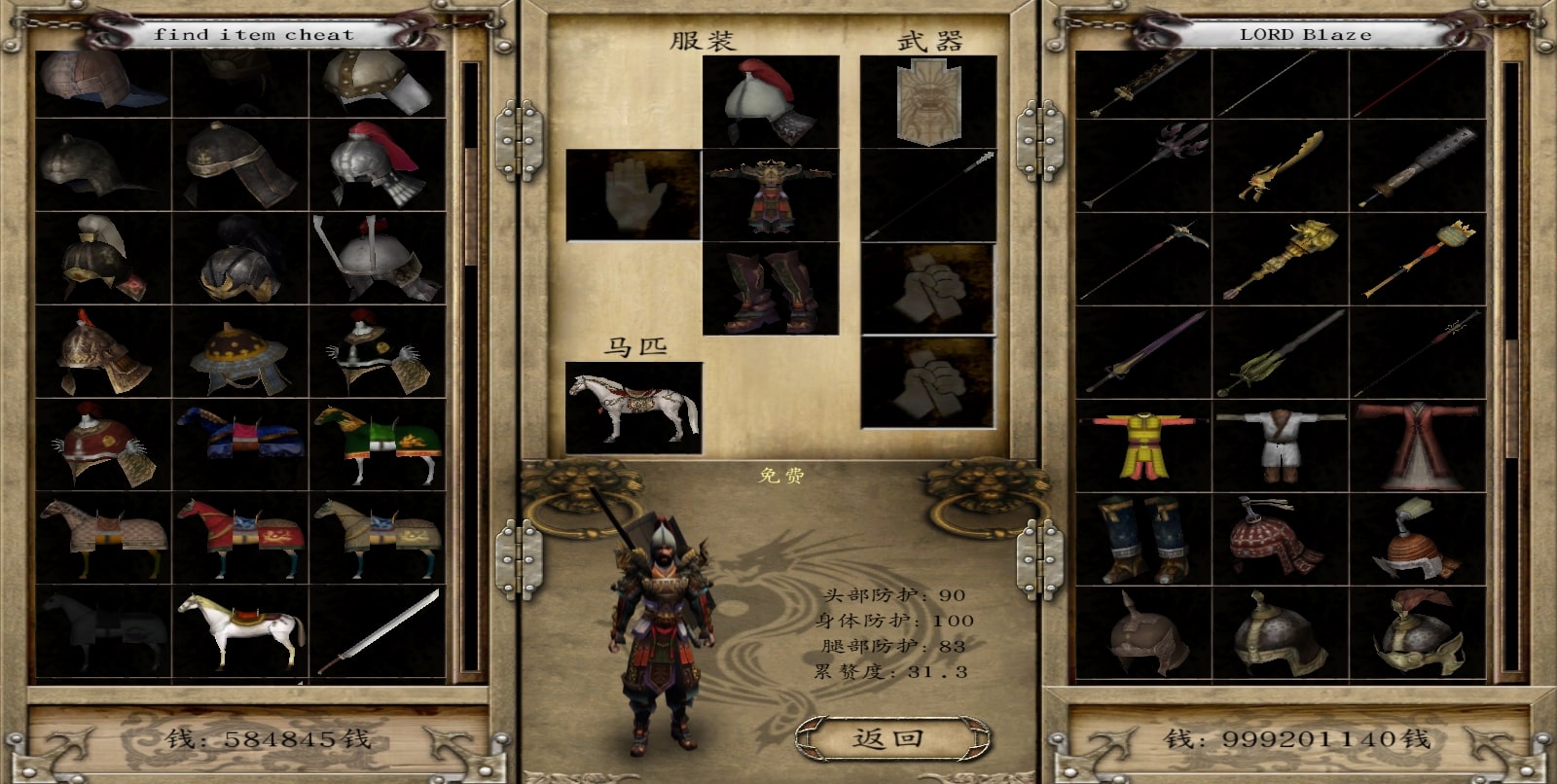Select the equipped body armor slot
This screenshot has height=784, width=1557.
tap(771, 195)
